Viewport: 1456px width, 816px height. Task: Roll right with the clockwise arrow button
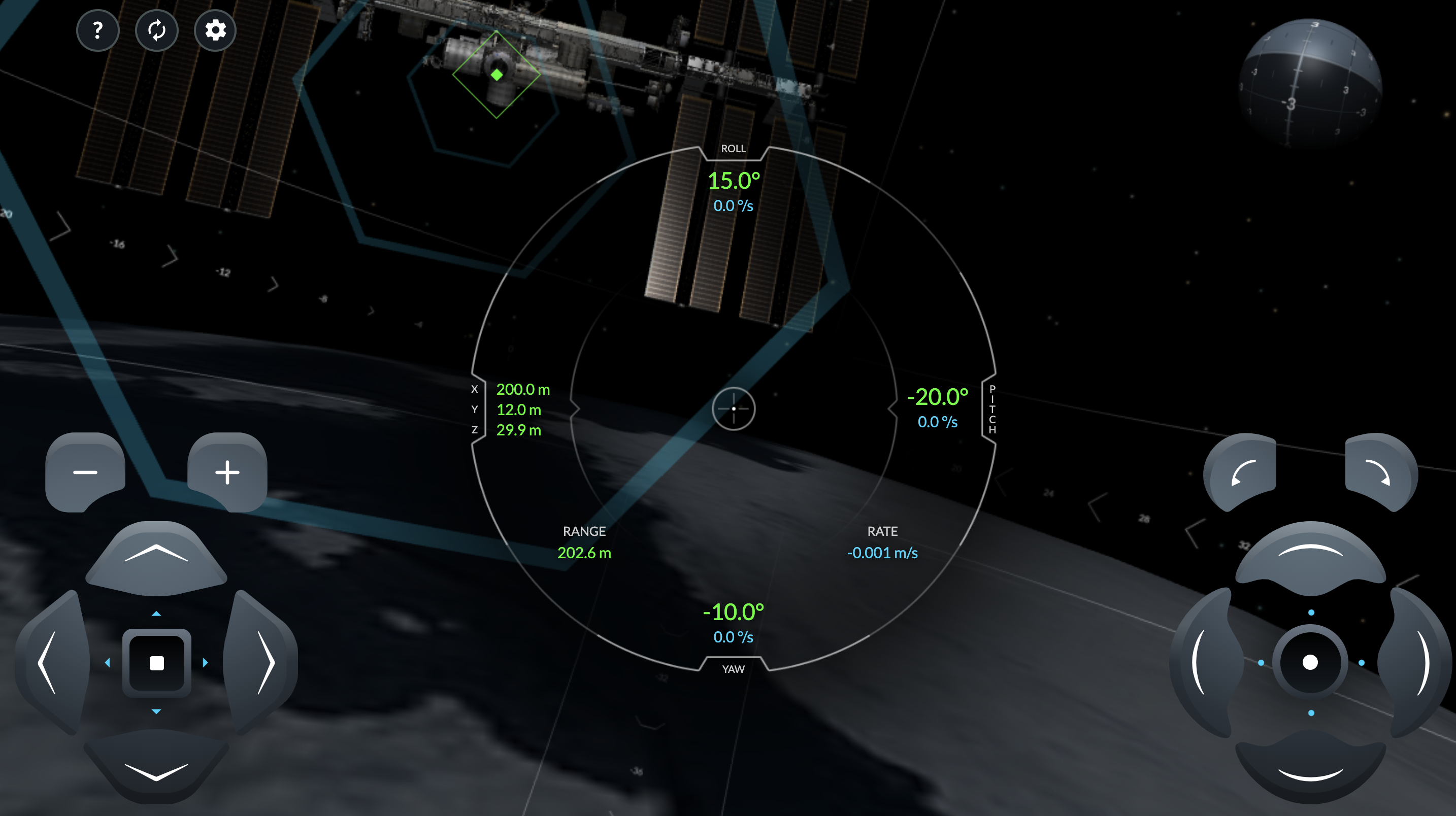(1379, 472)
